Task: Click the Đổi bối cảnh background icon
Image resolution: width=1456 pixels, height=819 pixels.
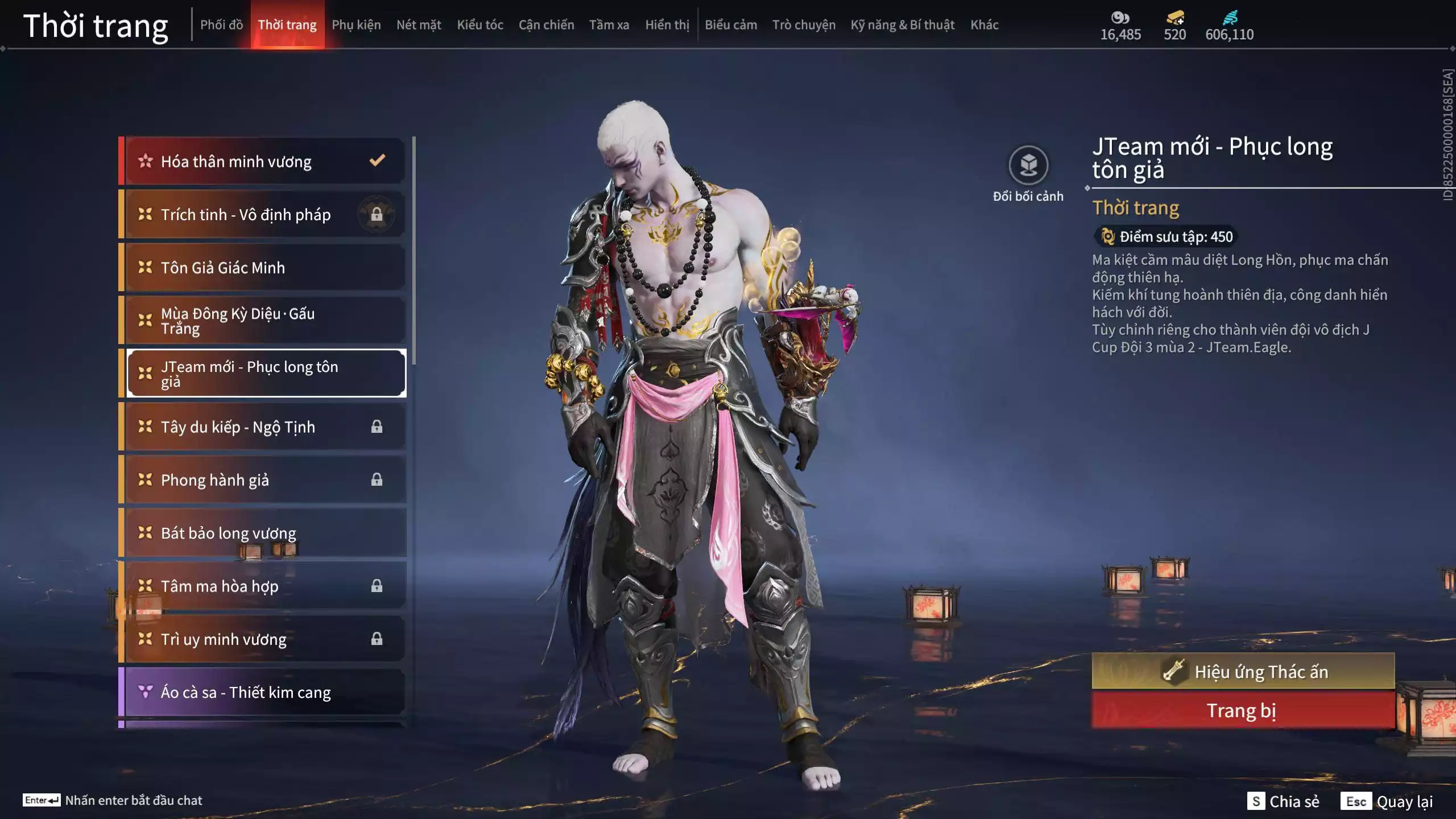Action: coord(1028,166)
